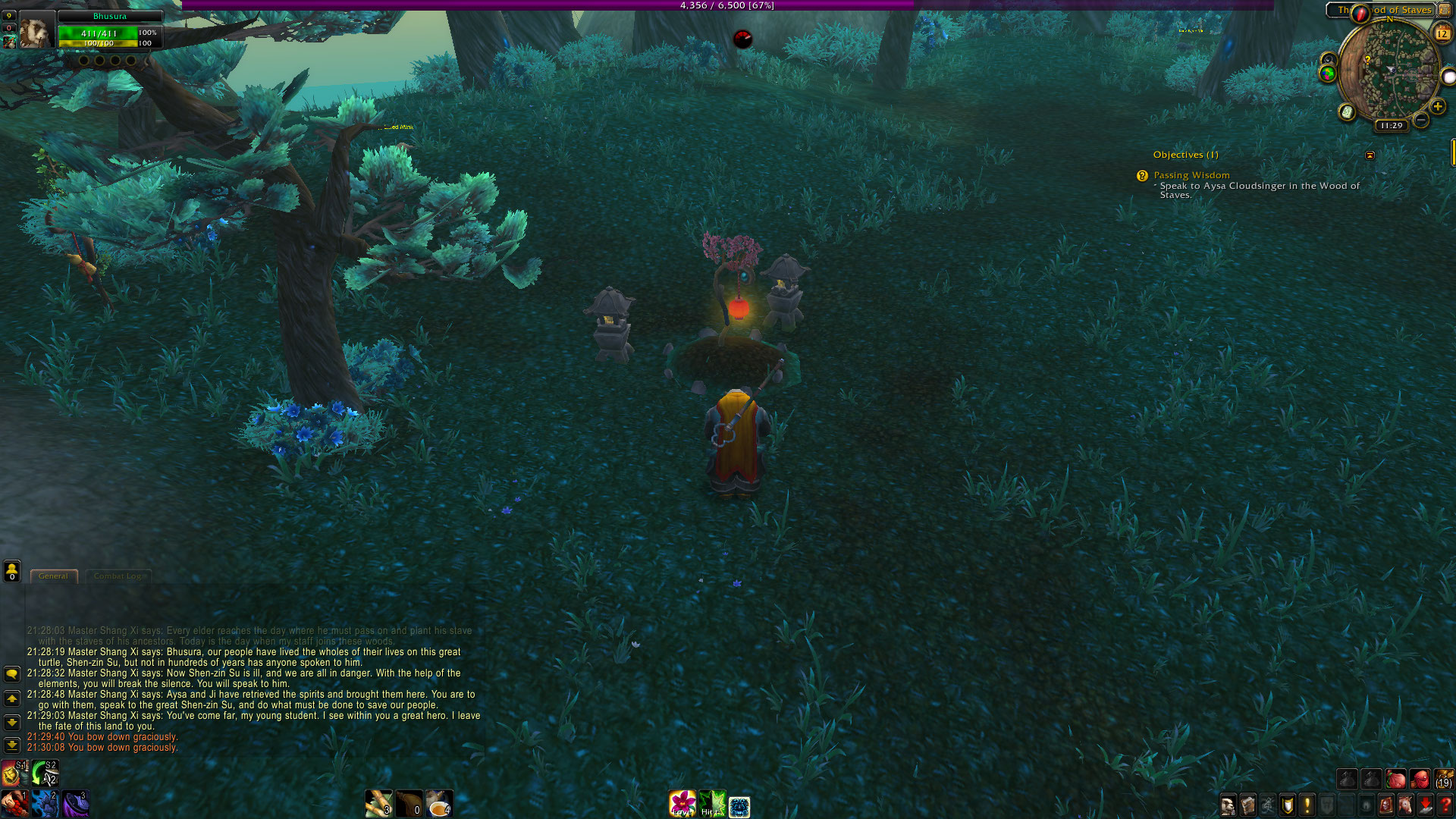The width and height of the screenshot is (1456, 819).
Task: Open the calendar showing day 12
Action: pos(1442,33)
